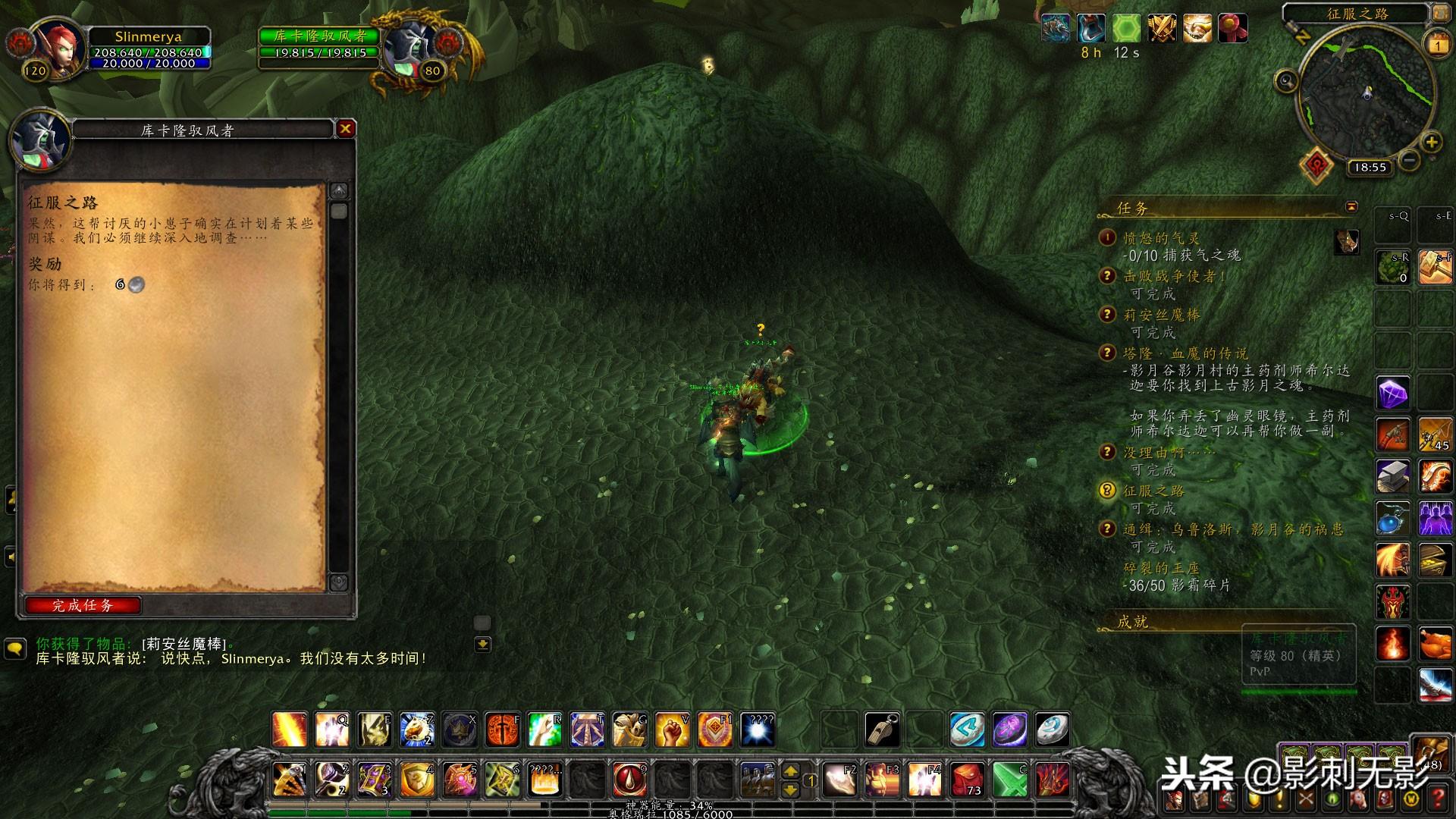Jump chat to bottom with arrow button
The height and width of the screenshot is (819, 1456).
point(482,645)
